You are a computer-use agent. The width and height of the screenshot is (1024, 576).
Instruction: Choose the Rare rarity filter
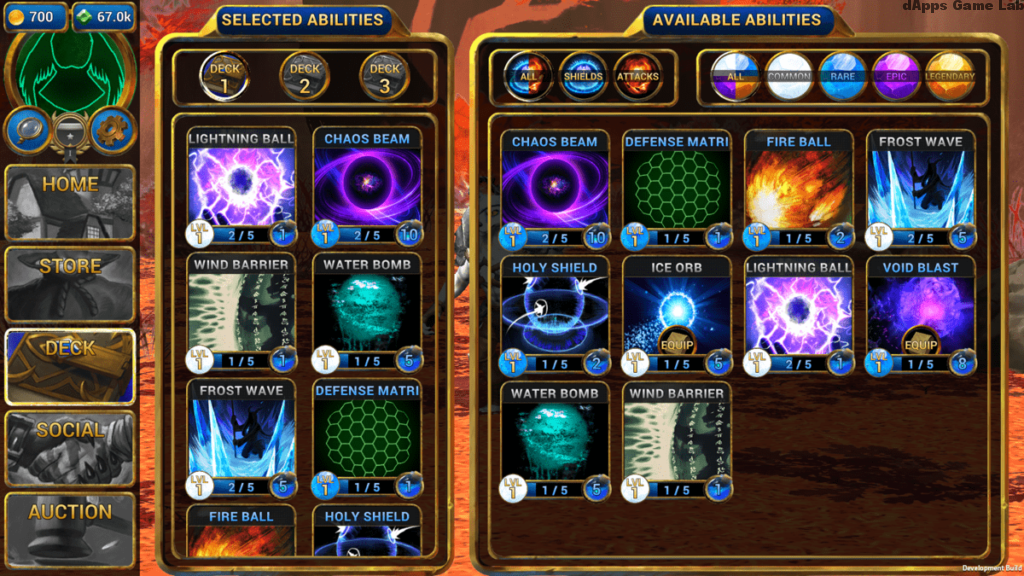click(x=843, y=76)
